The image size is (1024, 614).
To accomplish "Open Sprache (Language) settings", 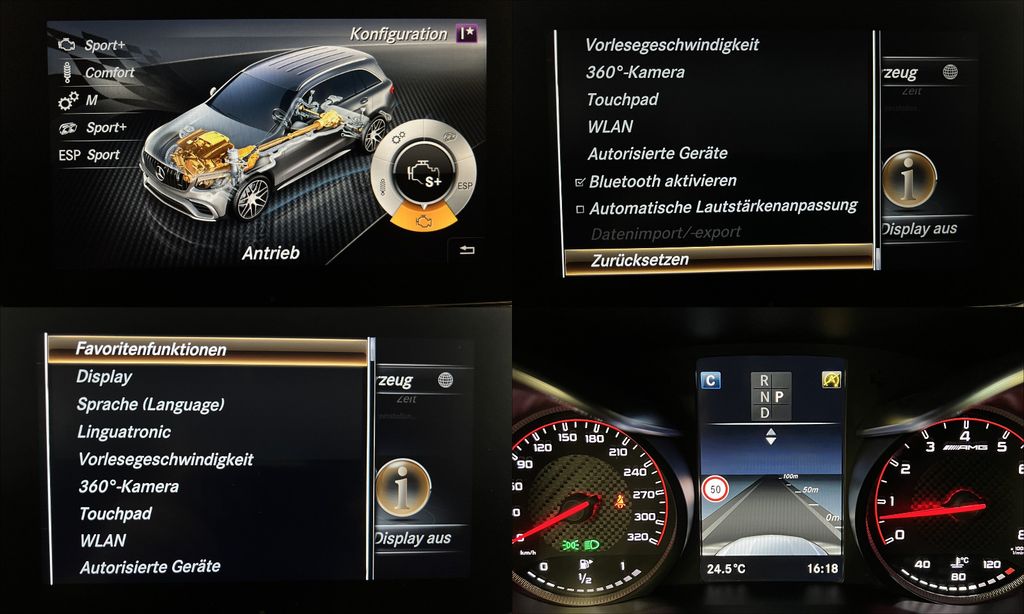I will pyautogui.click(x=150, y=405).
